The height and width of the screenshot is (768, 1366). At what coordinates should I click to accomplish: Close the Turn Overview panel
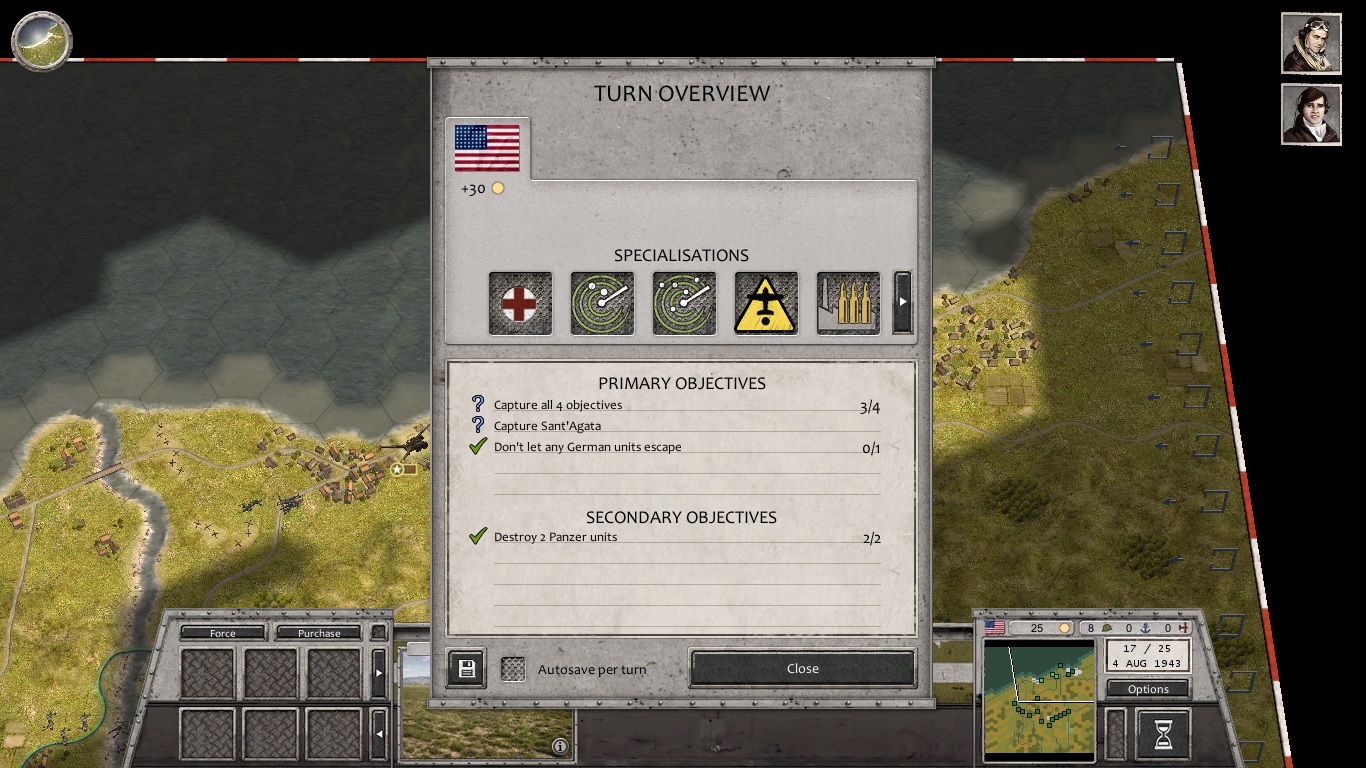point(802,668)
